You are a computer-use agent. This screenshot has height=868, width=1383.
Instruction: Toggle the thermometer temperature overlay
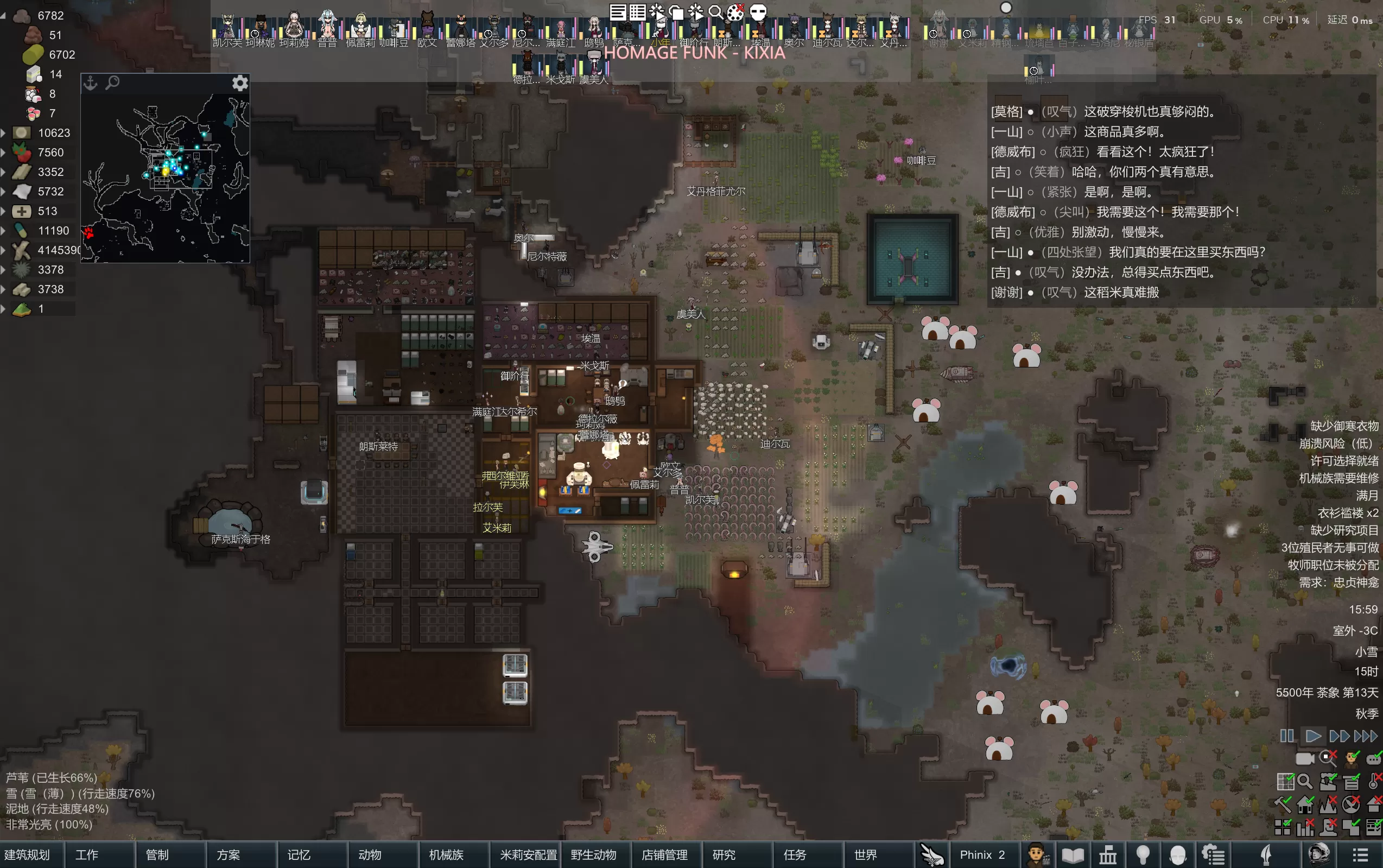(1374, 781)
